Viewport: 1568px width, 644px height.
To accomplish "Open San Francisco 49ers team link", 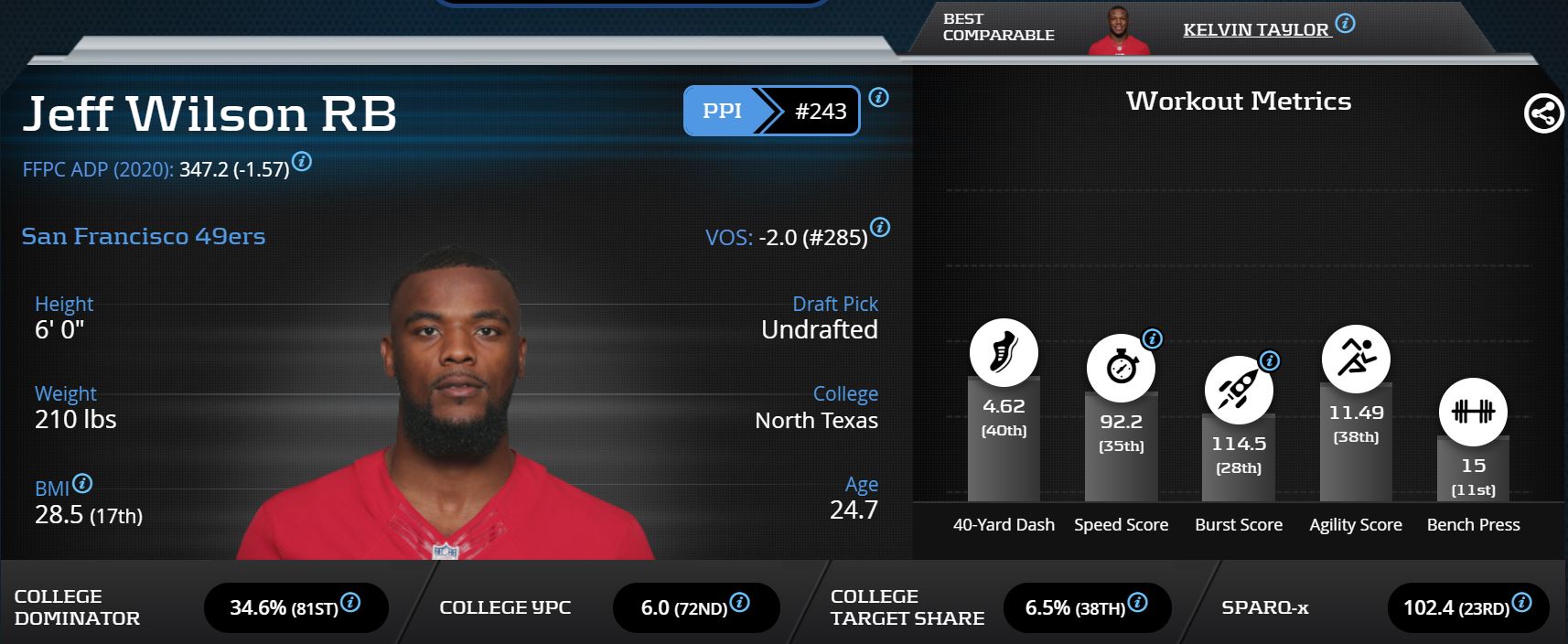I will (144, 236).
